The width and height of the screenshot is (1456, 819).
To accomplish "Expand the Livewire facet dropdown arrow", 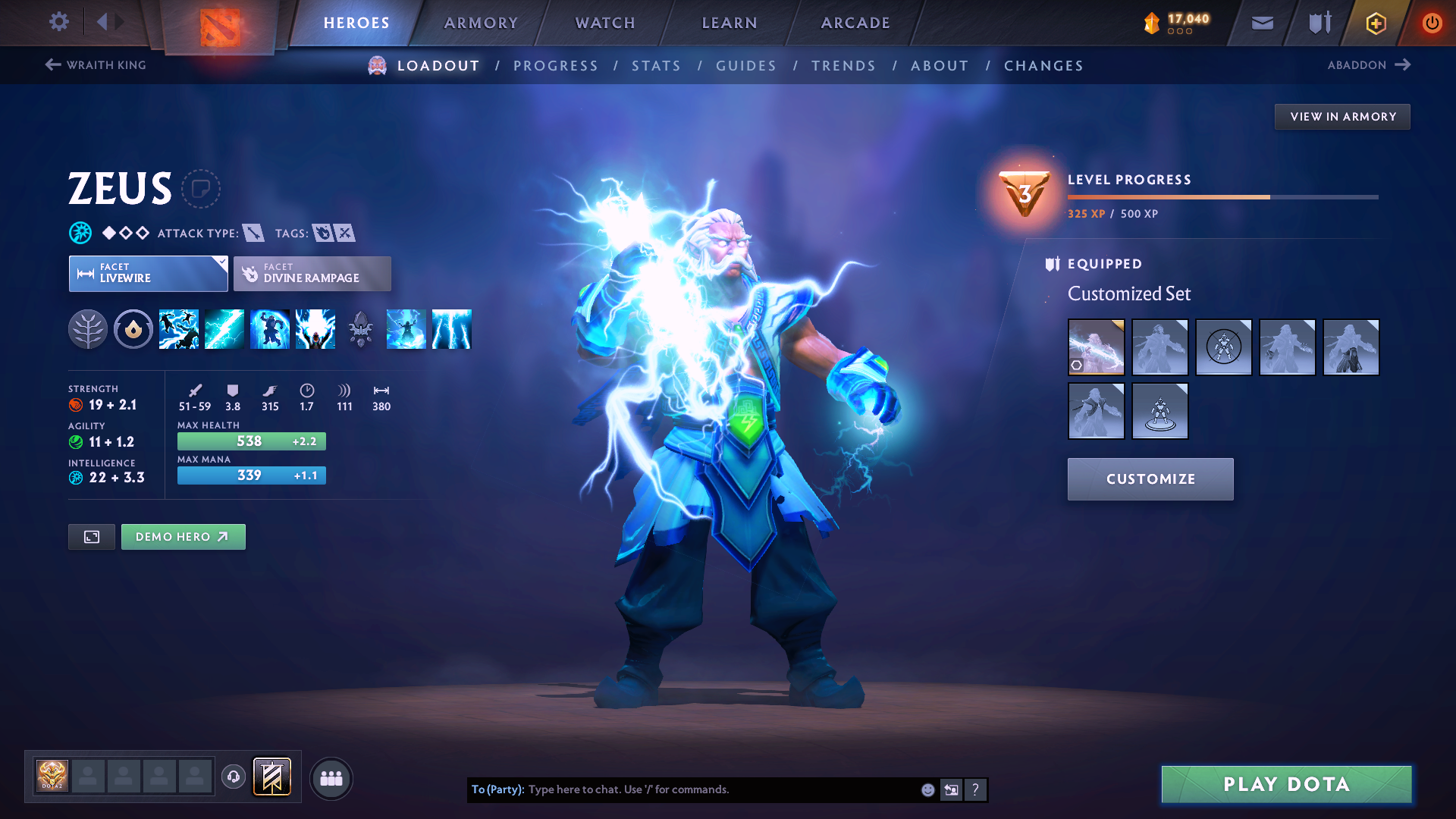I will pyautogui.click(x=220, y=264).
